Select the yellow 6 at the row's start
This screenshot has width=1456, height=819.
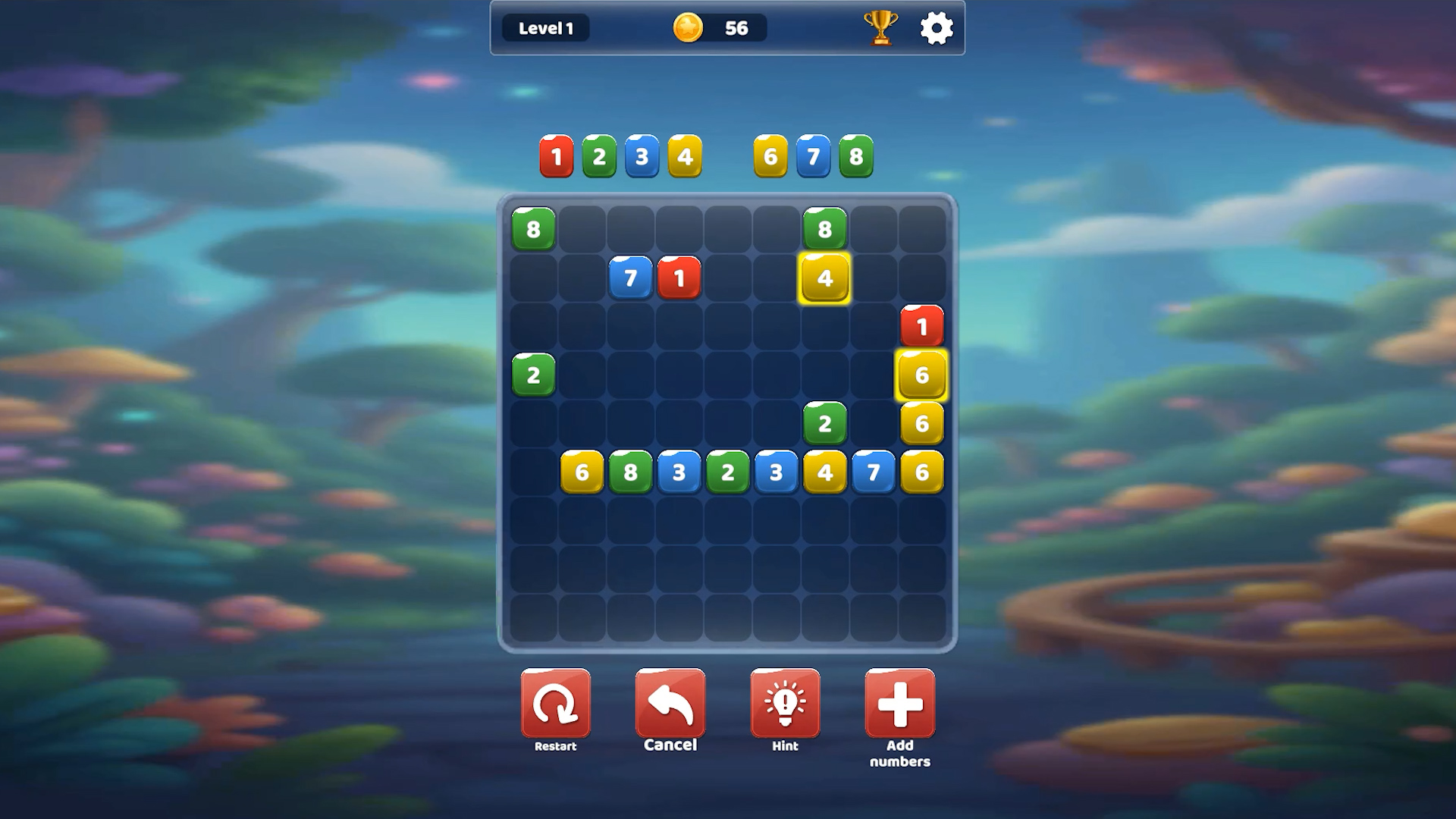point(582,472)
